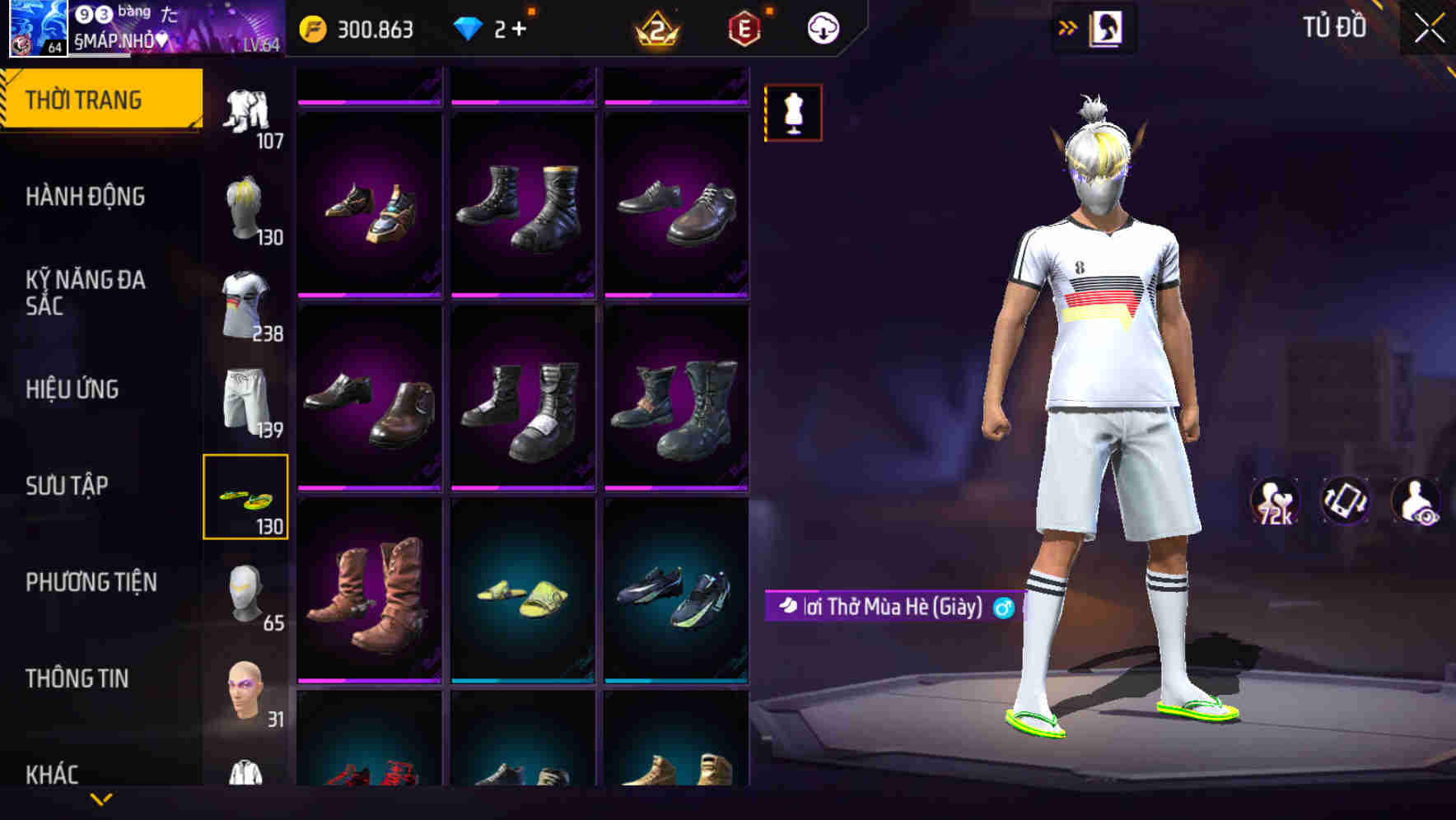The width and height of the screenshot is (1456, 820).
Task: Expand the bottom arrow under KHÁC
Action: 101,800
